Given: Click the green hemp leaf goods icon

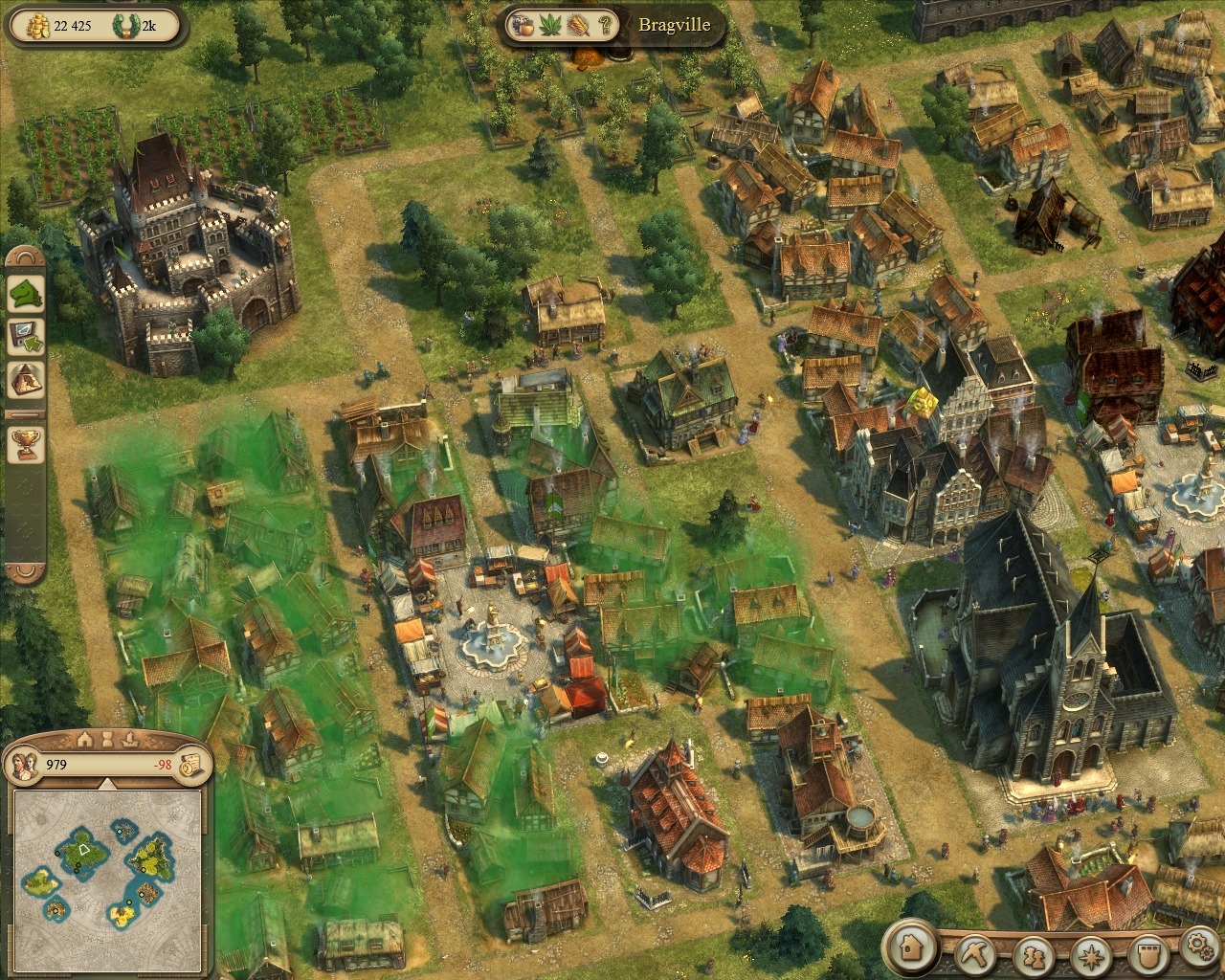Looking at the screenshot, I should [x=551, y=26].
